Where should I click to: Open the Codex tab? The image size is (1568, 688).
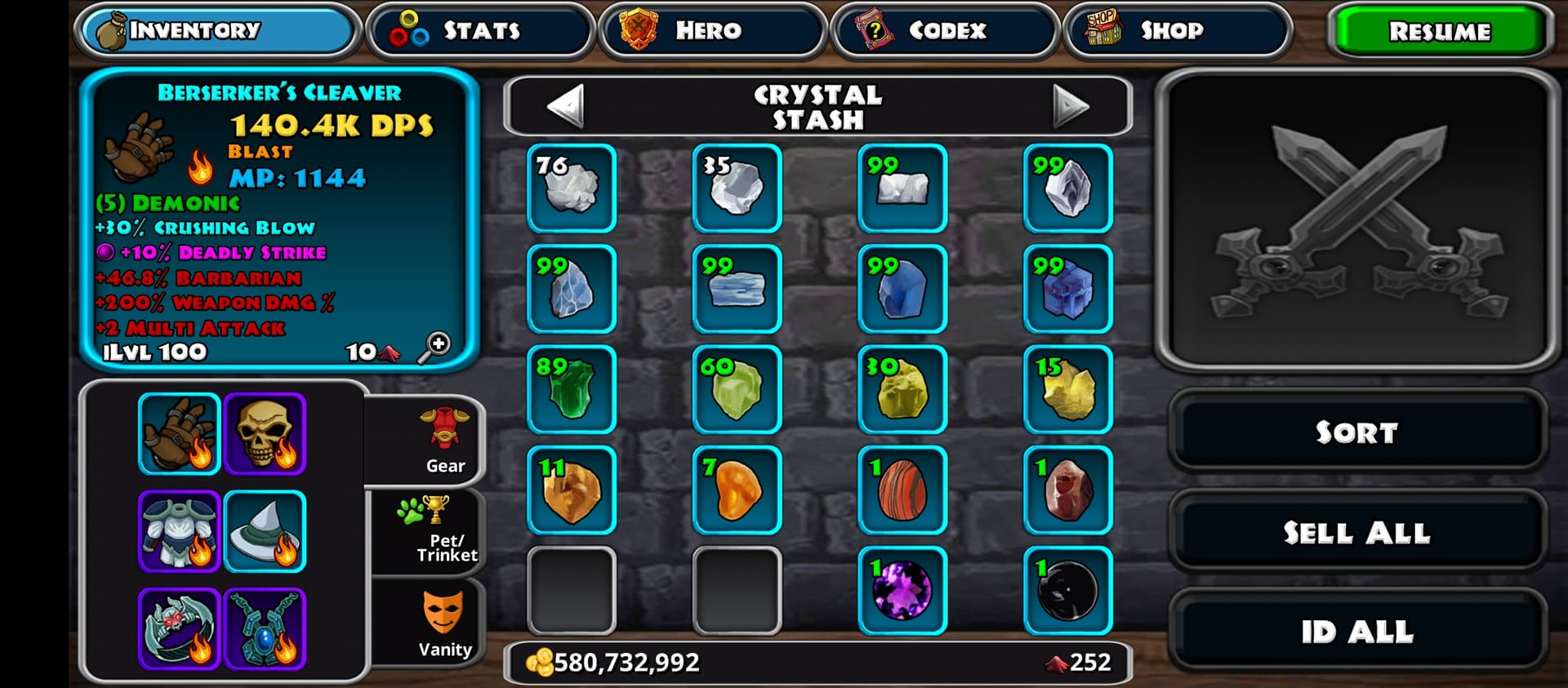pyautogui.click(x=944, y=31)
